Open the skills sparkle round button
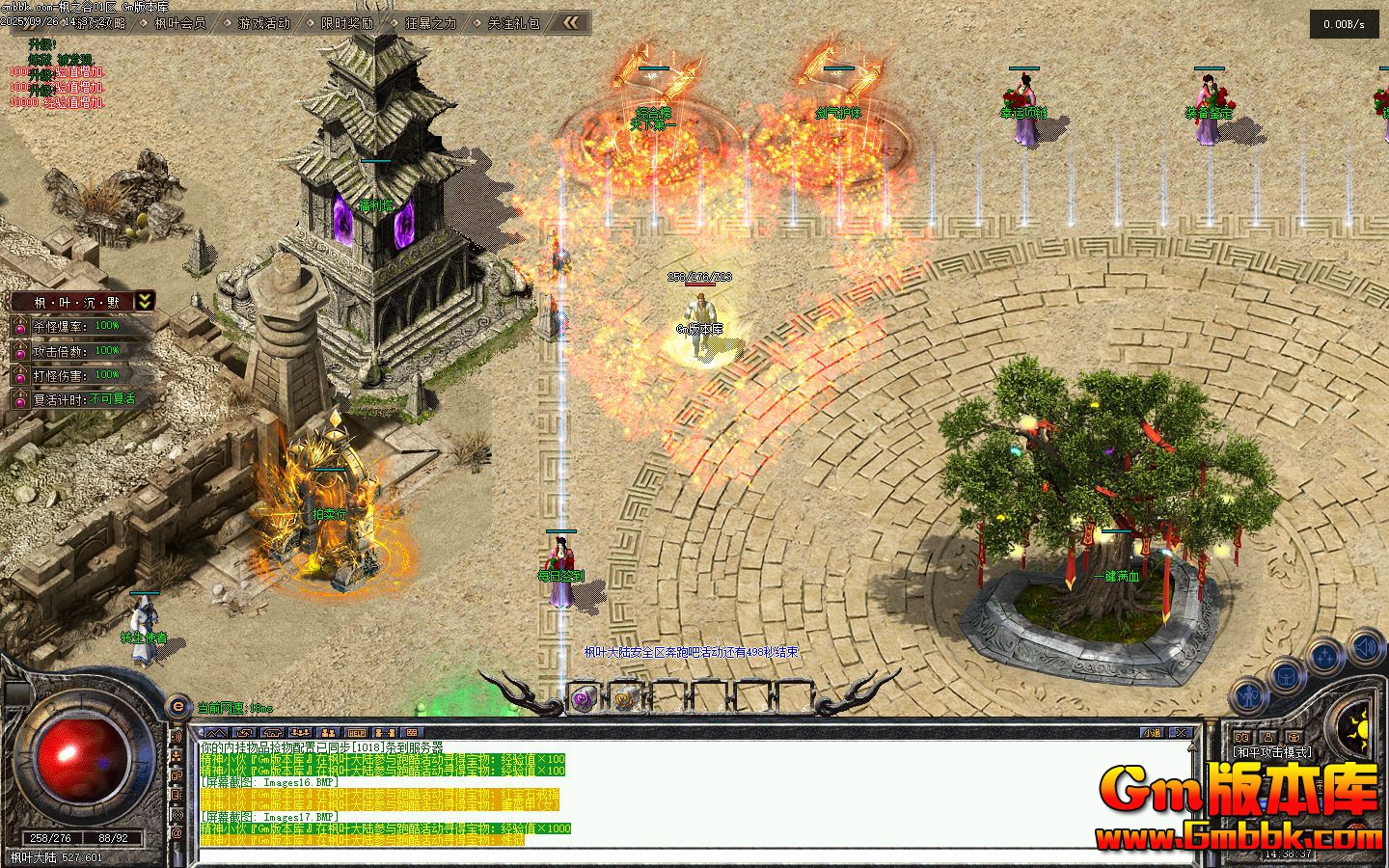1389x868 pixels. pos(1325,657)
